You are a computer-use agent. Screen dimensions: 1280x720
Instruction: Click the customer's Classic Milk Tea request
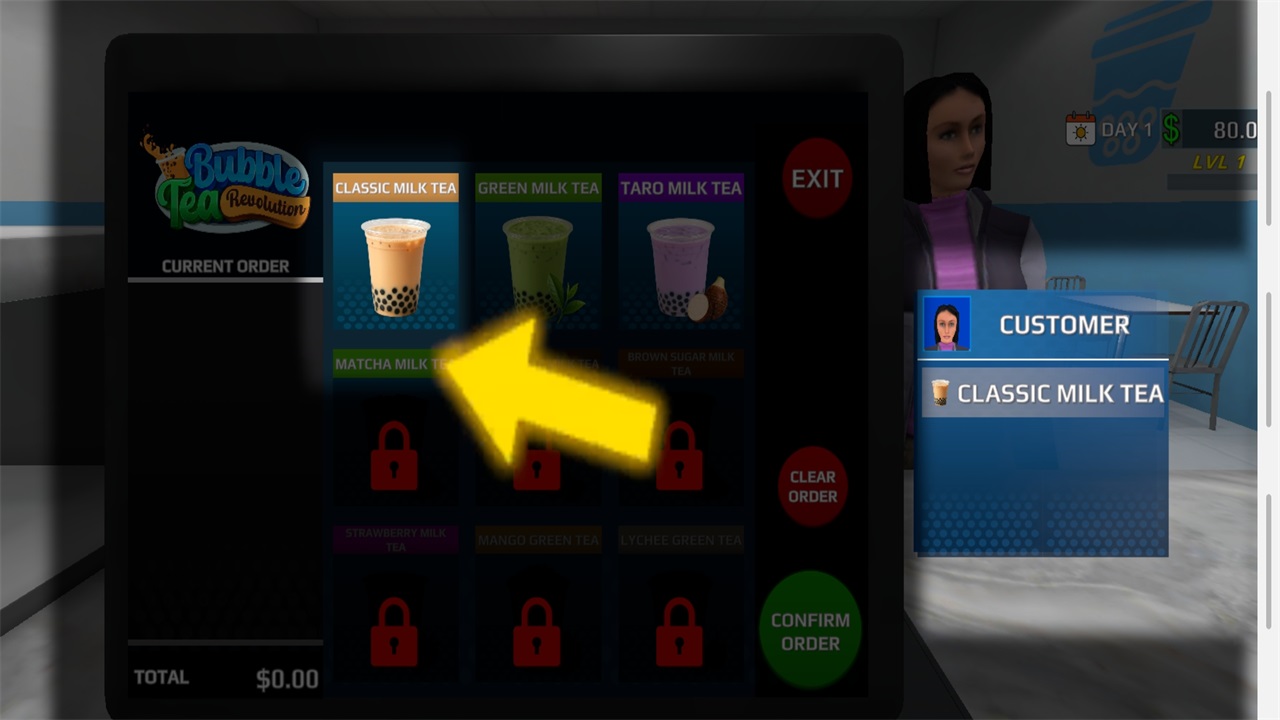pyautogui.click(x=1045, y=393)
